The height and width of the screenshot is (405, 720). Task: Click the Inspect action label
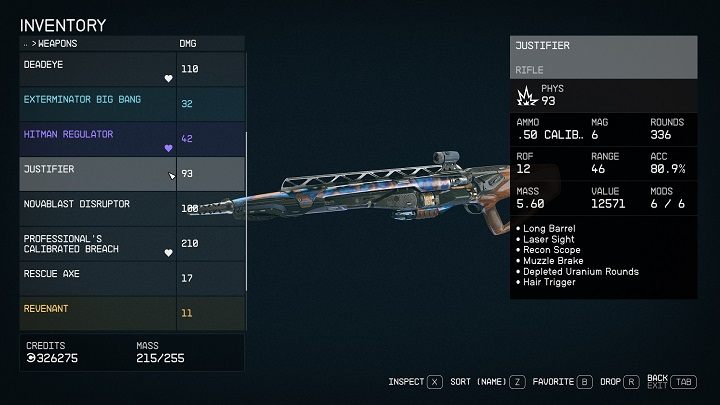point(406,381)
